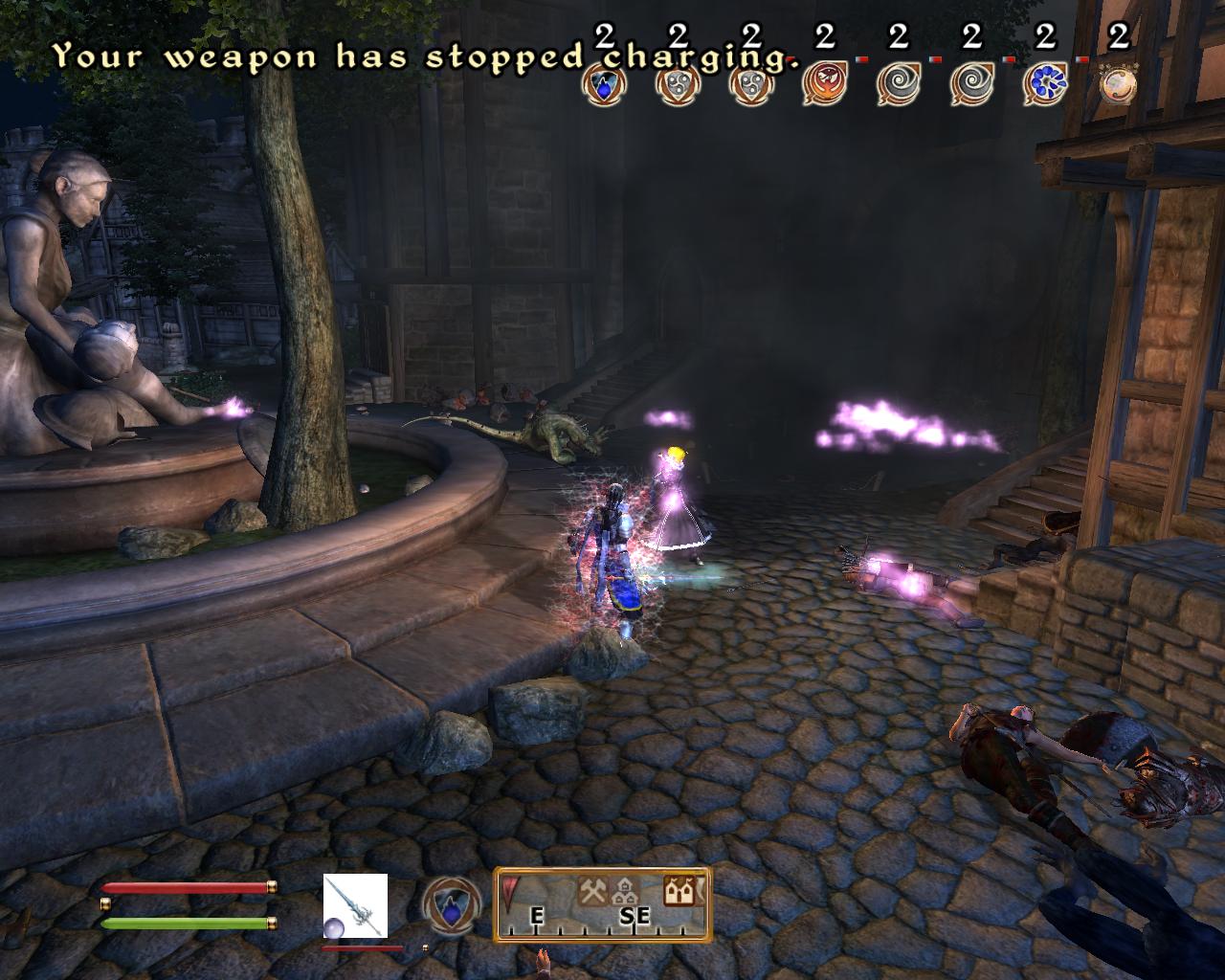Select the castle gate marker on compass
The image size is (1225, 980).
point(680,891)
